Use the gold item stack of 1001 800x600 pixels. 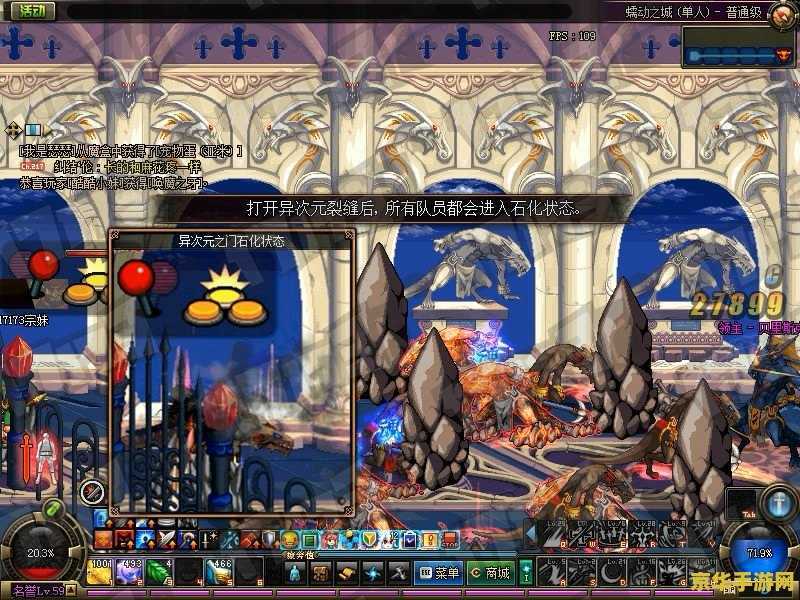click(100, 573)
